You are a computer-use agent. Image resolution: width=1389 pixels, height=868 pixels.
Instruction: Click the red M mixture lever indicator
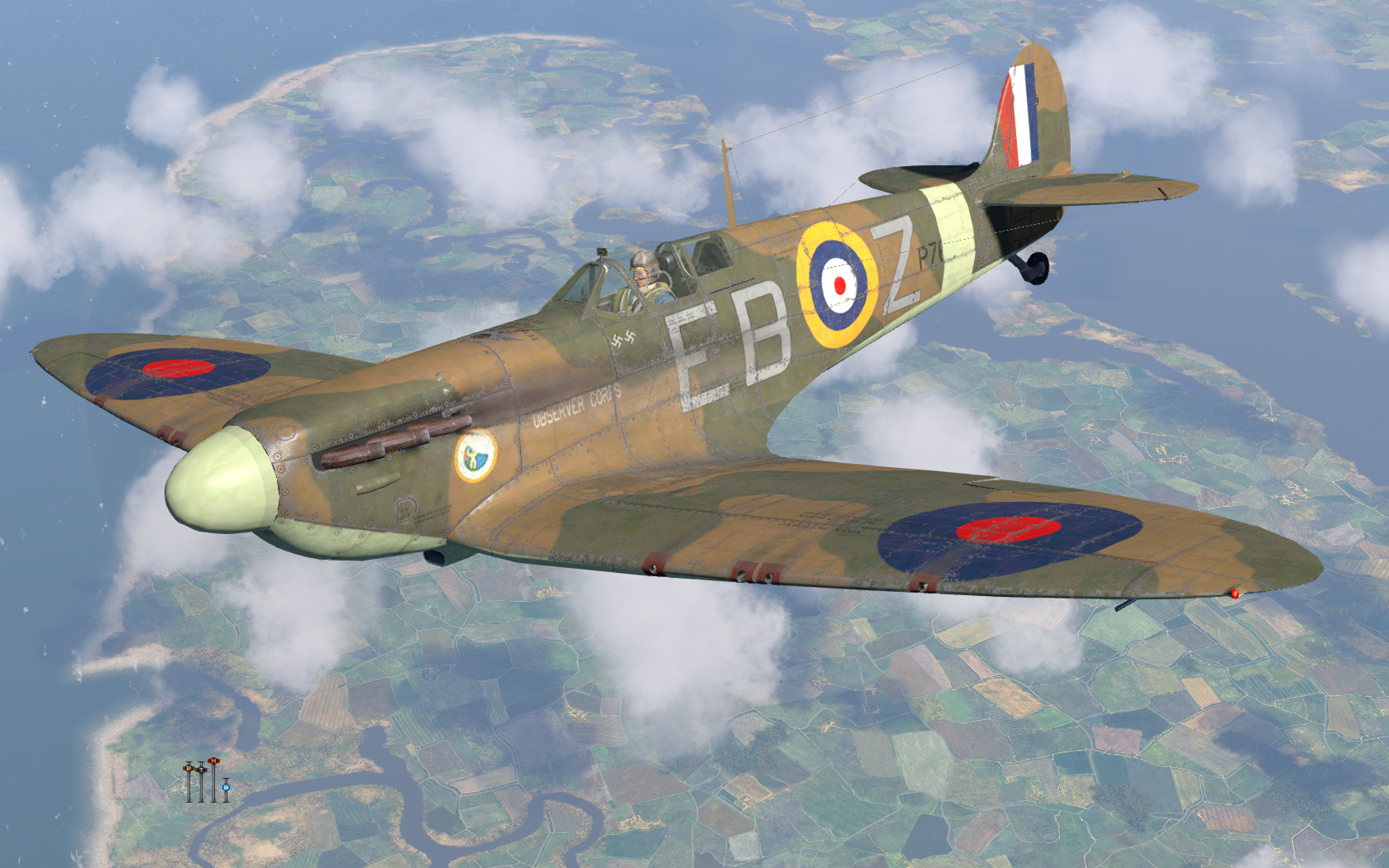[213, 761]
